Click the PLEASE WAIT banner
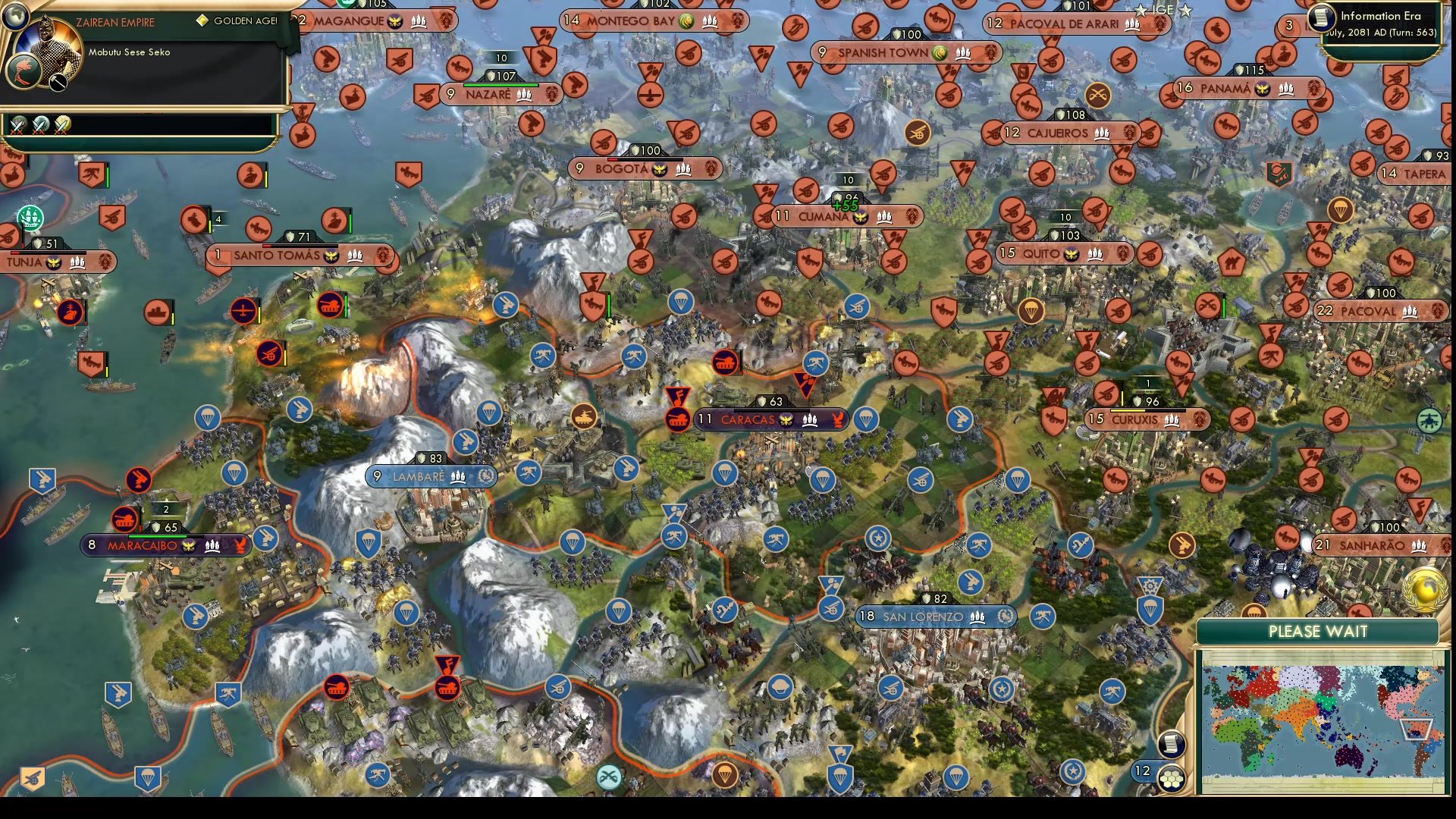The width and height of the screenshot is (1456, 819). pos(1319,631)
